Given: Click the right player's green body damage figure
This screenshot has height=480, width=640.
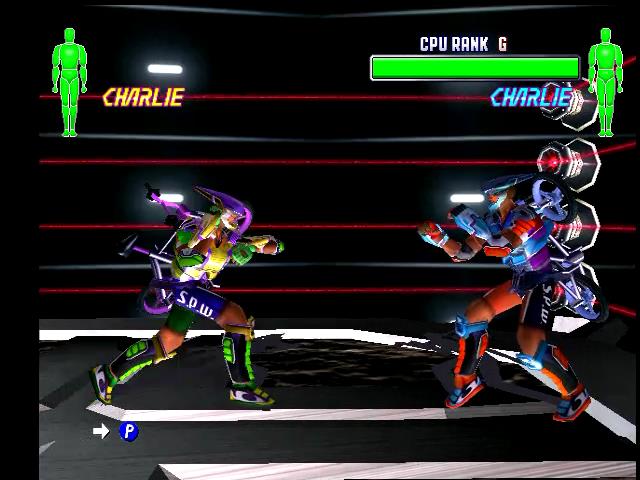Looking at the screenshot, I should 605,80.
